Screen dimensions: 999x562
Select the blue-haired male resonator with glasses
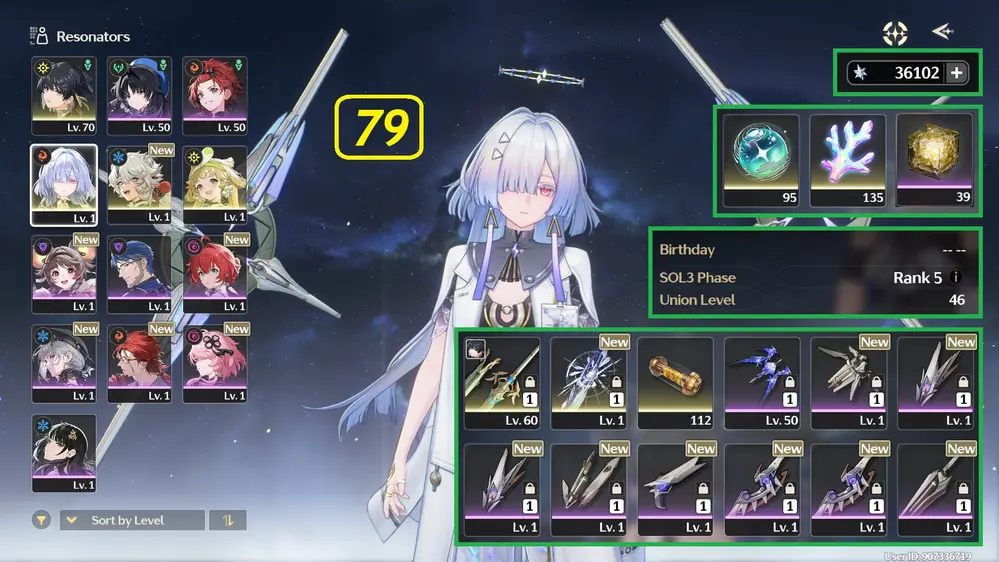pyautogui.click(x=139, y=274)
